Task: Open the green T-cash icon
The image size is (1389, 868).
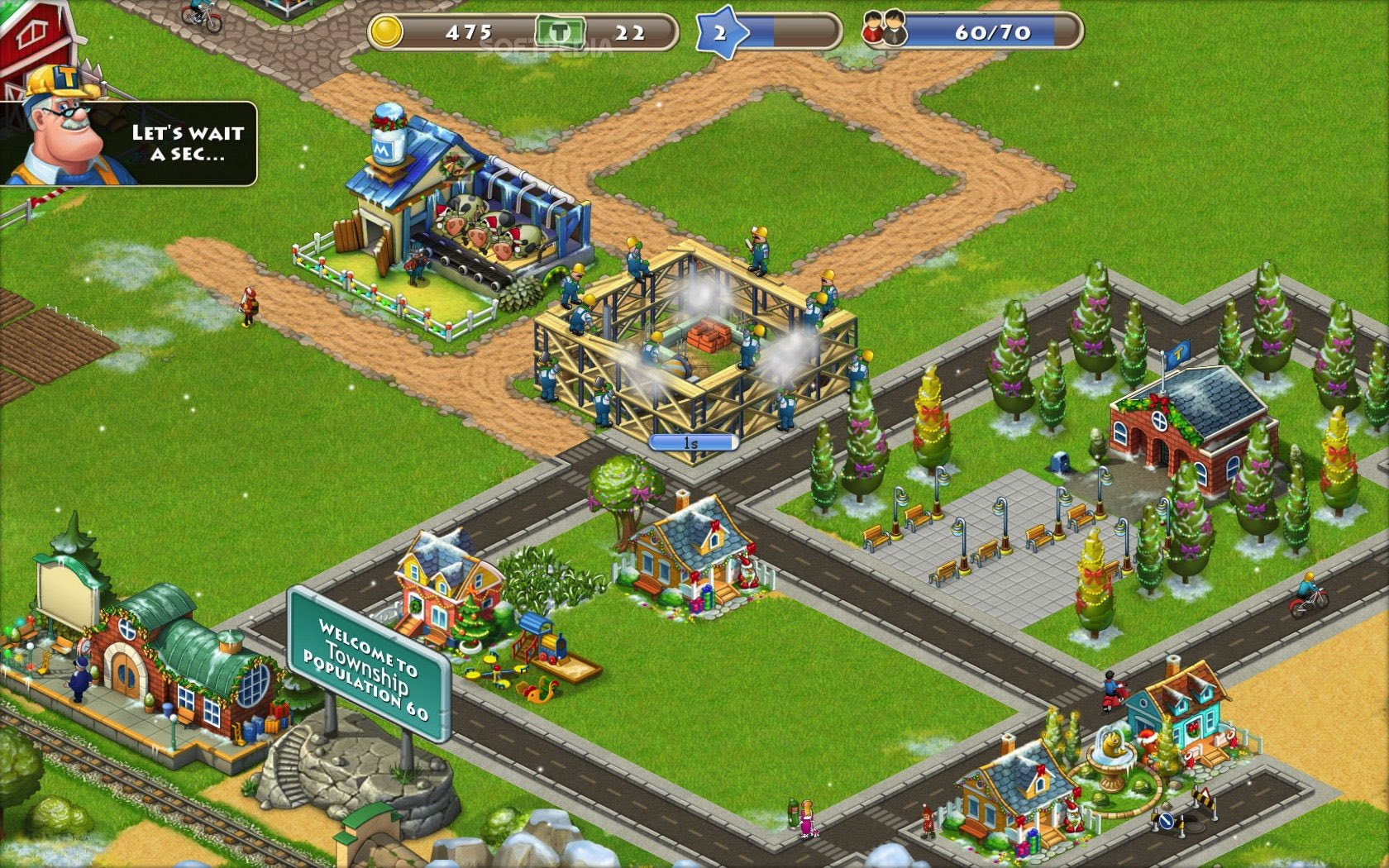Action: [x=560, y=32]
